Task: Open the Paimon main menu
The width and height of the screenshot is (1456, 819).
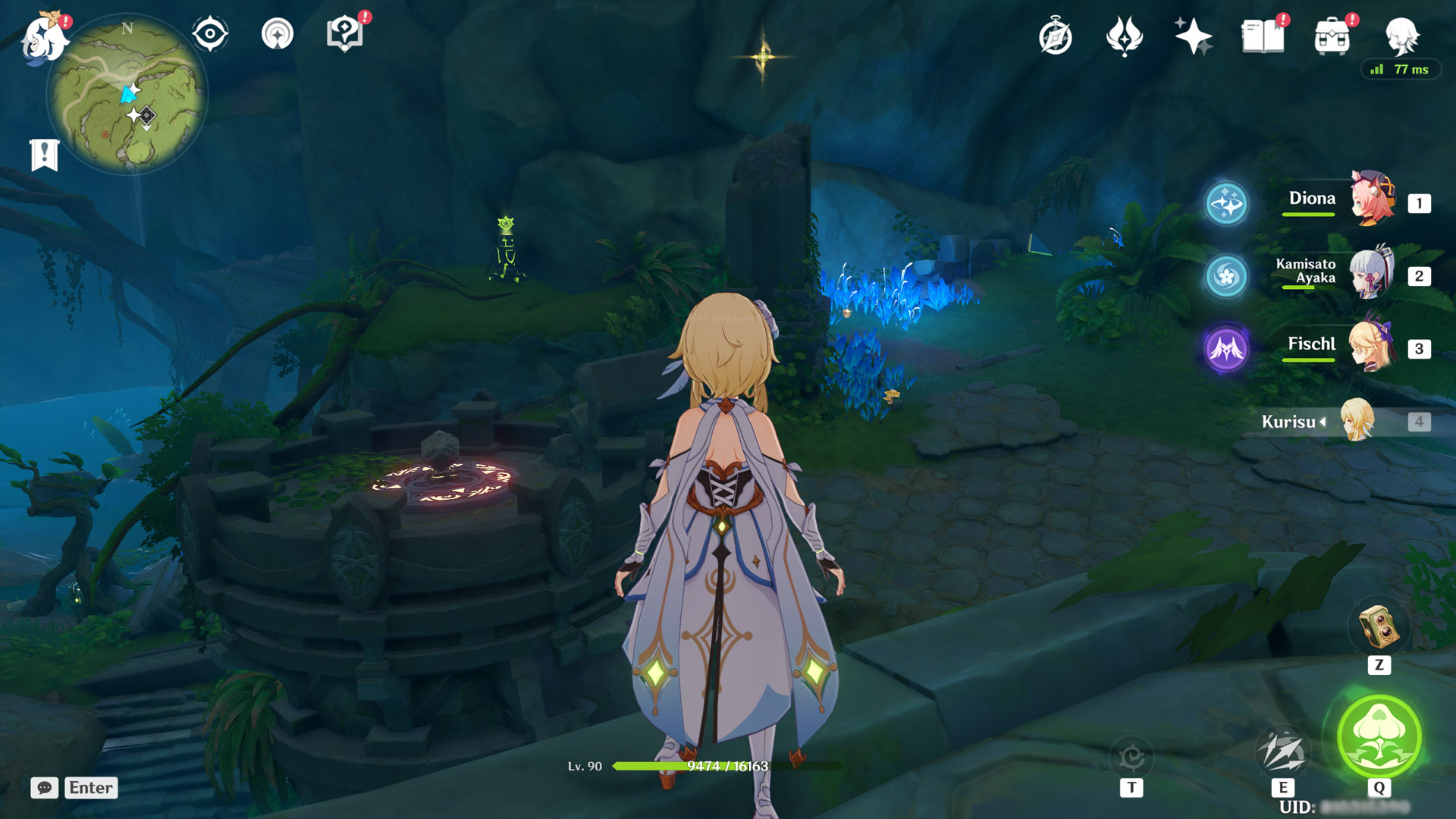Action: point(42,38)
